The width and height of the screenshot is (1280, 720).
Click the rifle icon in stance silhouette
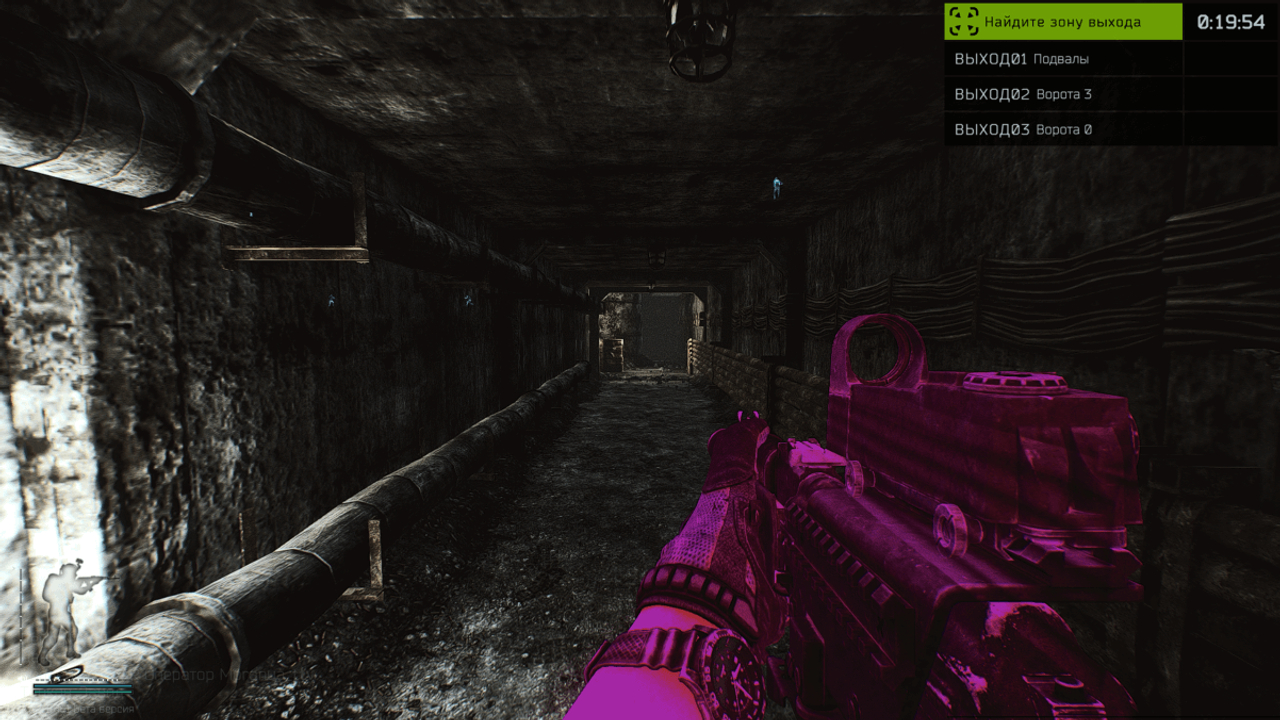pyautogui.click(x=94, y=580)
